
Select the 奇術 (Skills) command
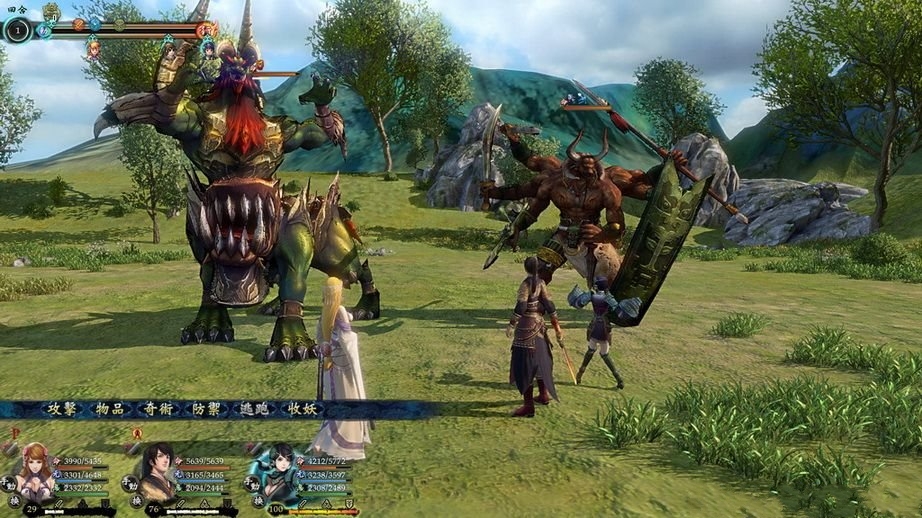(157, 409)
